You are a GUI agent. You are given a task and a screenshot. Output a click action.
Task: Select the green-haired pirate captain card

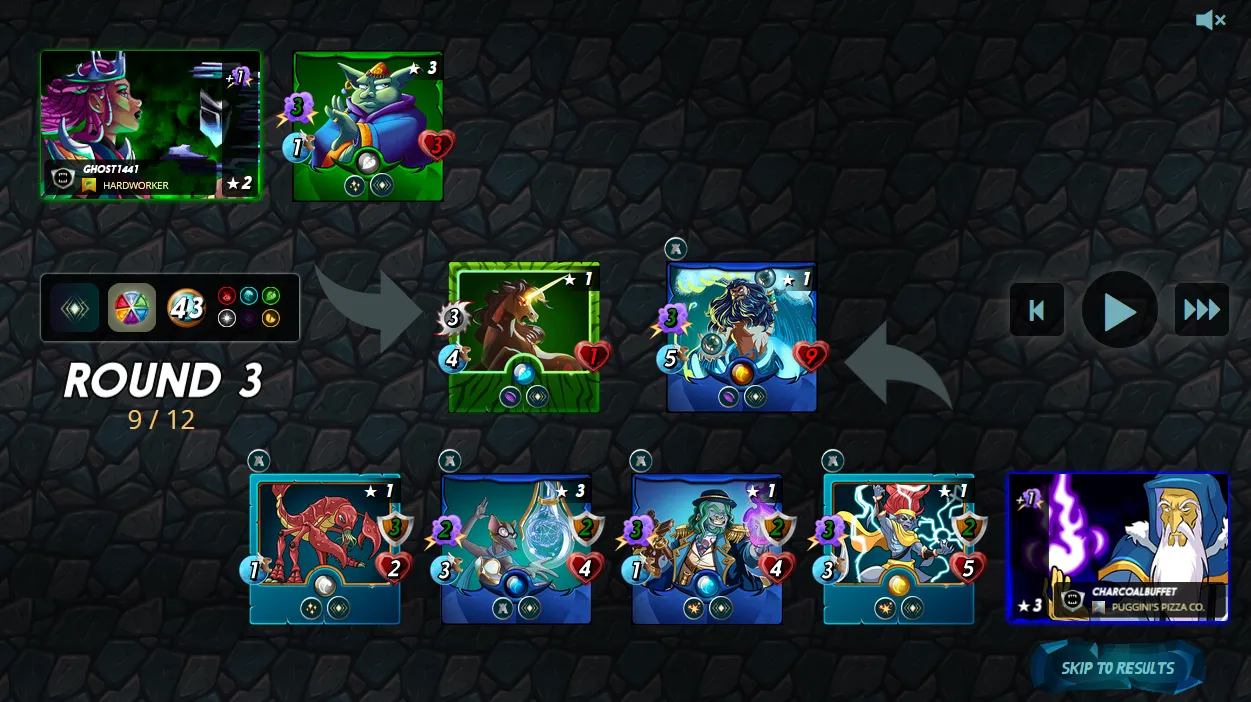pyautogui.click(x=707, y=548)
